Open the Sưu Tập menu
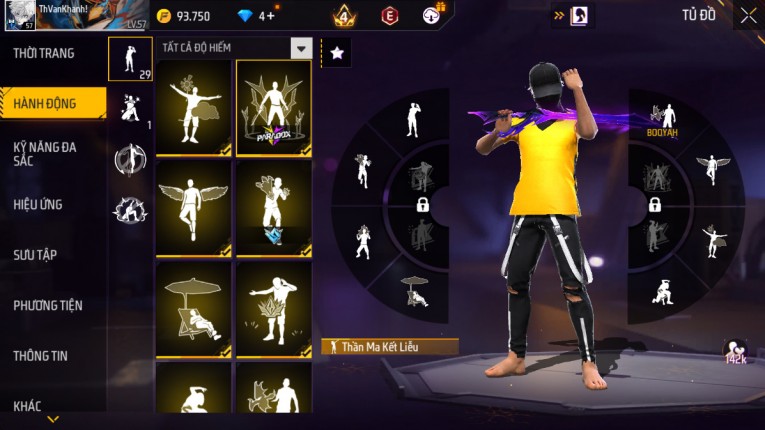This screenshot has width=765, height=430. [35, 255]
